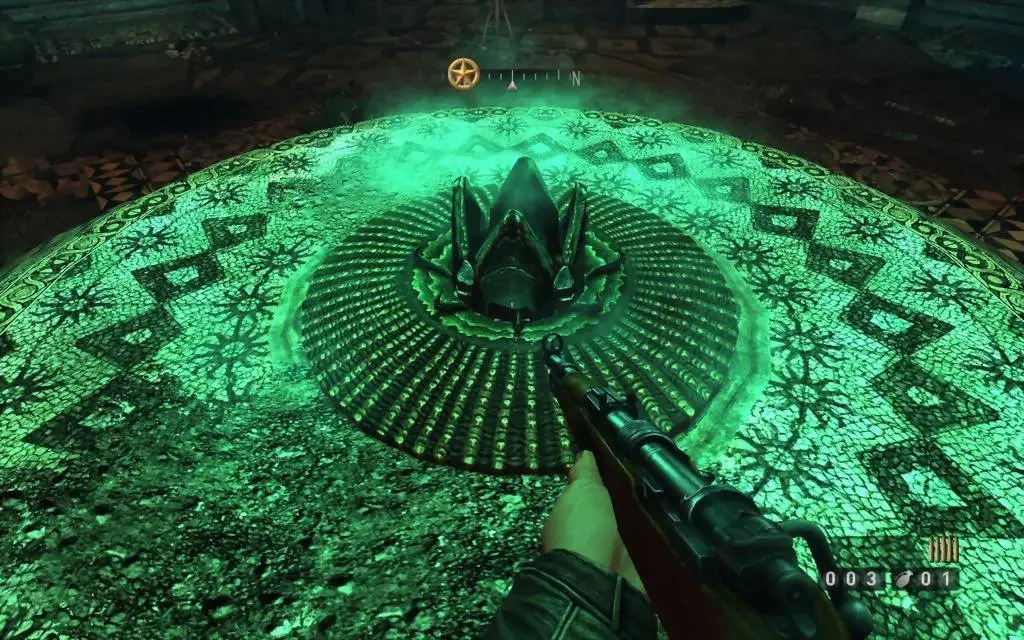
Task: Click the gold star objective marker
Action: coord(463,73)
